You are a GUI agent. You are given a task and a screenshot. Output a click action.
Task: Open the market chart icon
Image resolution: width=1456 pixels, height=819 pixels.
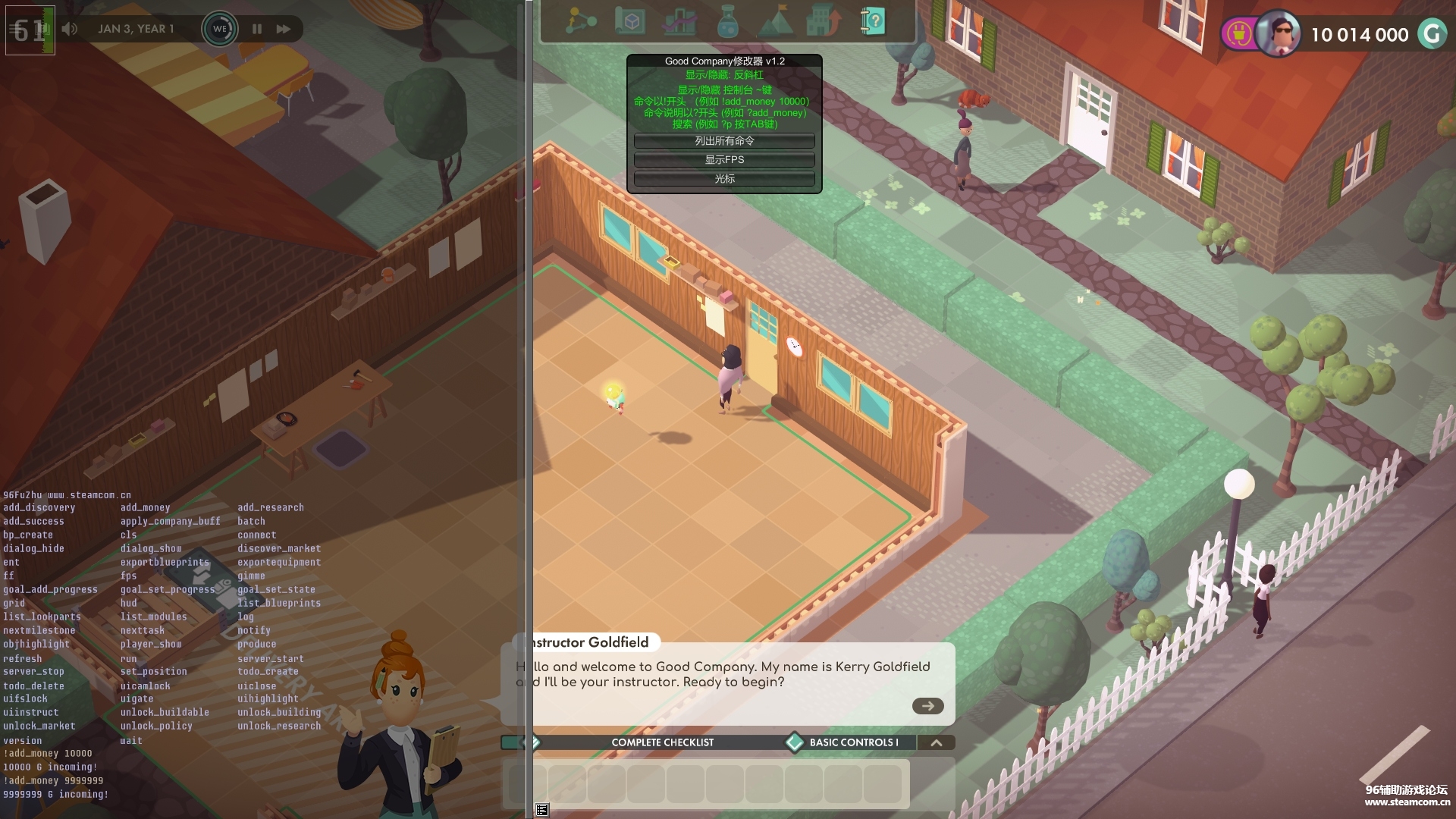[679, 22]
